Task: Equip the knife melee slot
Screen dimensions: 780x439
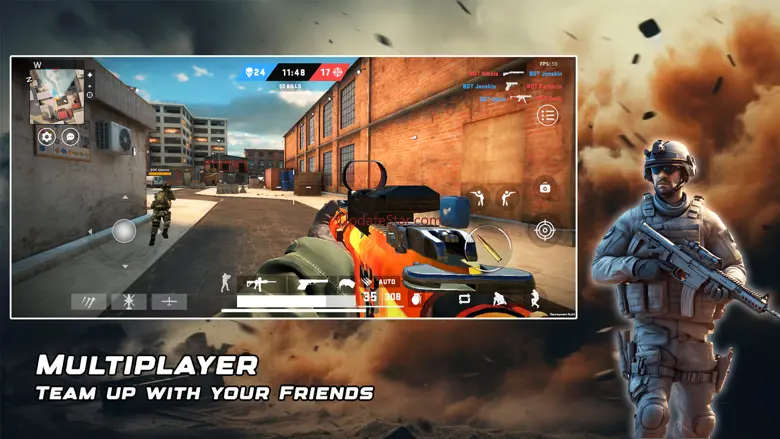Action: [x=348, y=284]
